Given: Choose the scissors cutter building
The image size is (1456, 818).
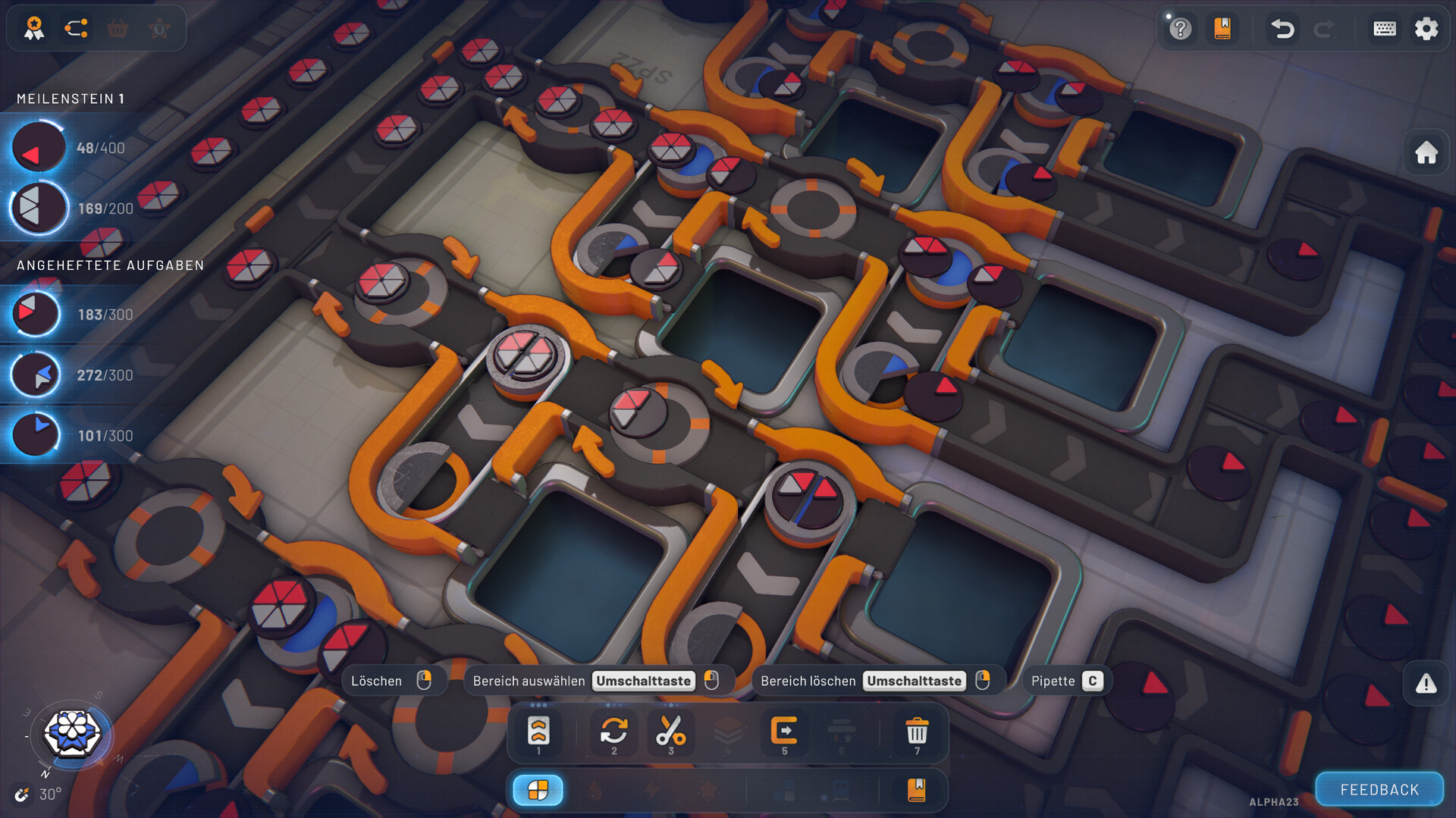Looking at the screenshot, I should tap(670, 733).
